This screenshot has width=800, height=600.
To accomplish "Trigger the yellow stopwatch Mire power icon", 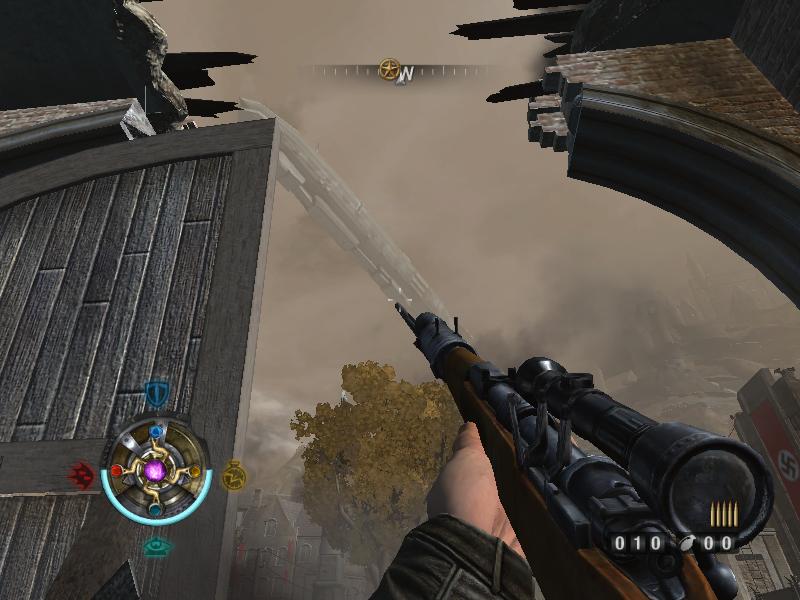I will point(233,474).
